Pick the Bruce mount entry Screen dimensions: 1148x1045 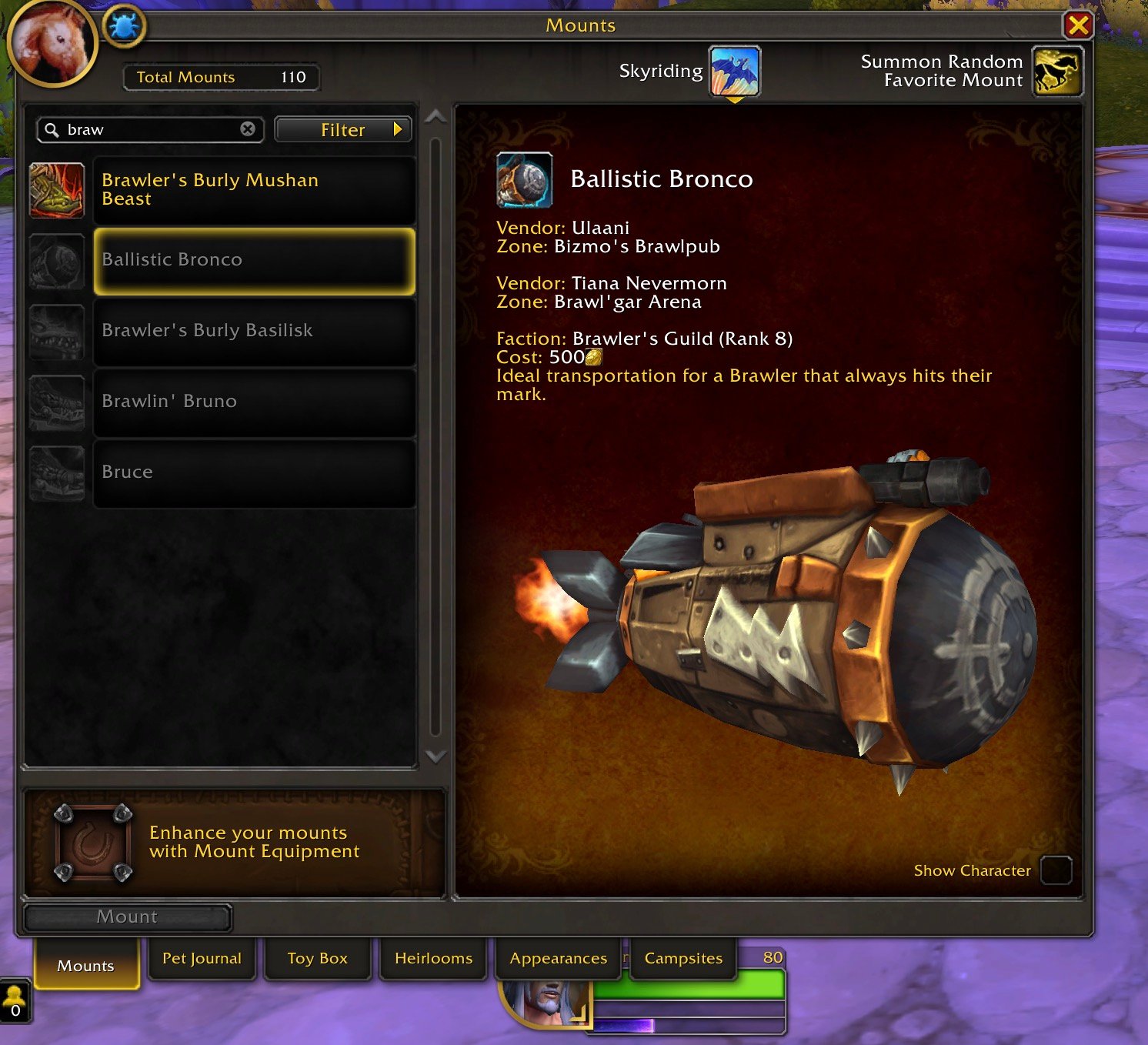point(254,473)
